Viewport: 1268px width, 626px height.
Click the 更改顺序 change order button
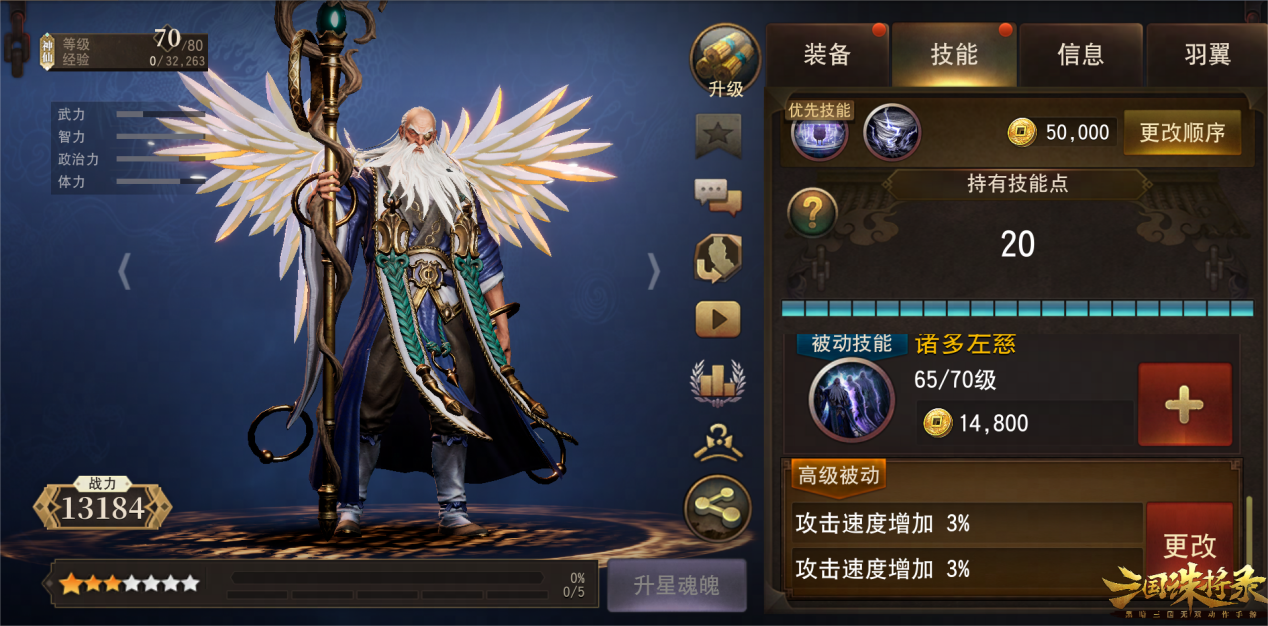1182,132
